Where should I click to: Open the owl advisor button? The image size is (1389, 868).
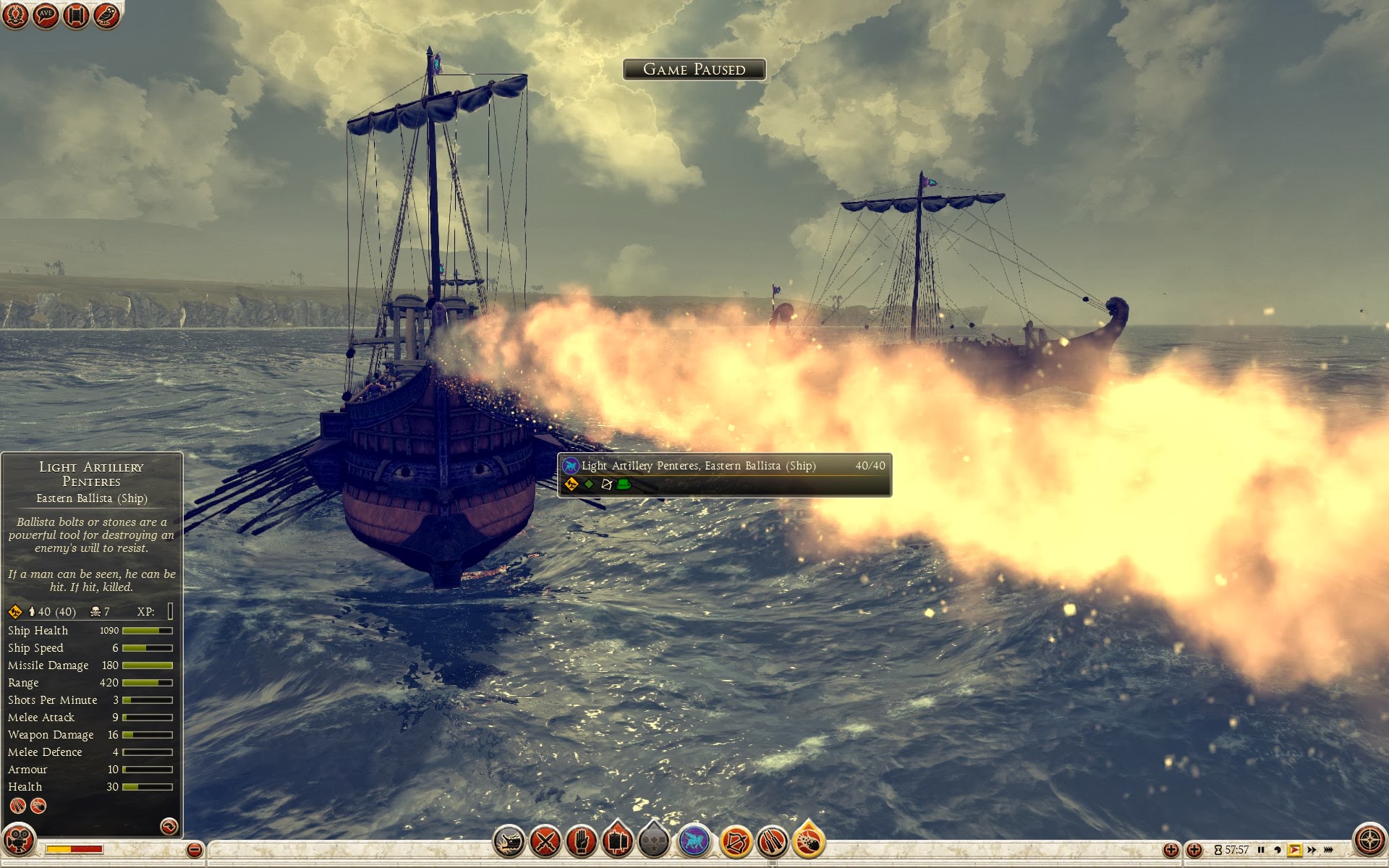click(106, 15)
